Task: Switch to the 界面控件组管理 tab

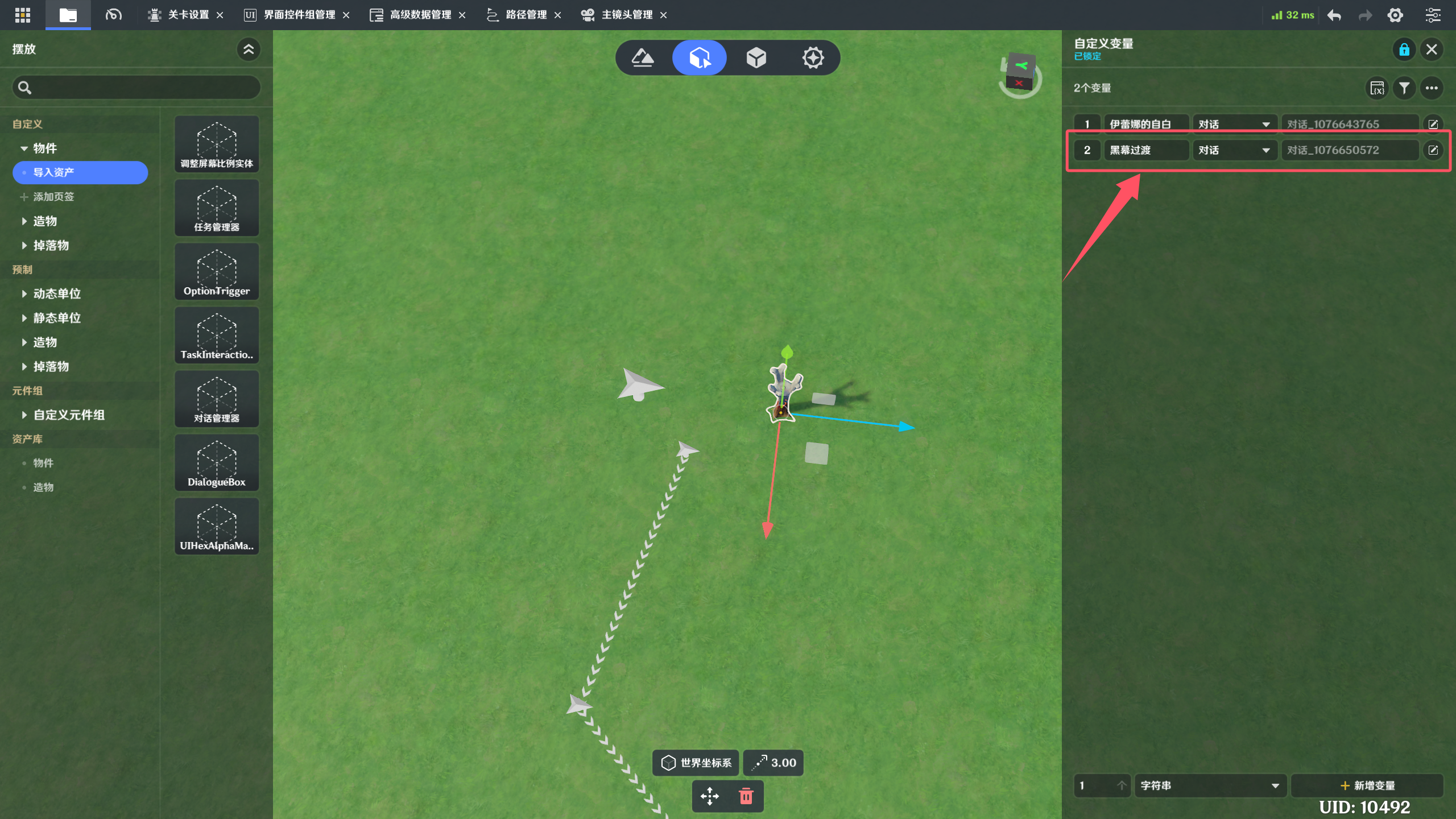Action: pos(299,15)
